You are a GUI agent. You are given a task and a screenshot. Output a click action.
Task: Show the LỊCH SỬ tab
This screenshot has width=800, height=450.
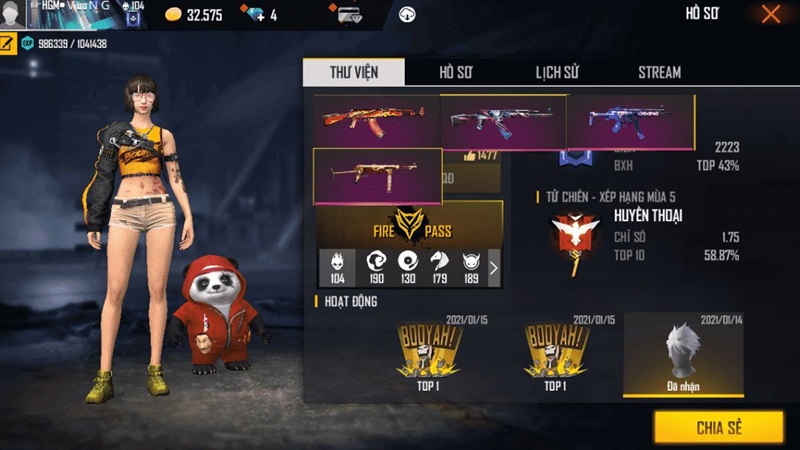tap(559, 72)
